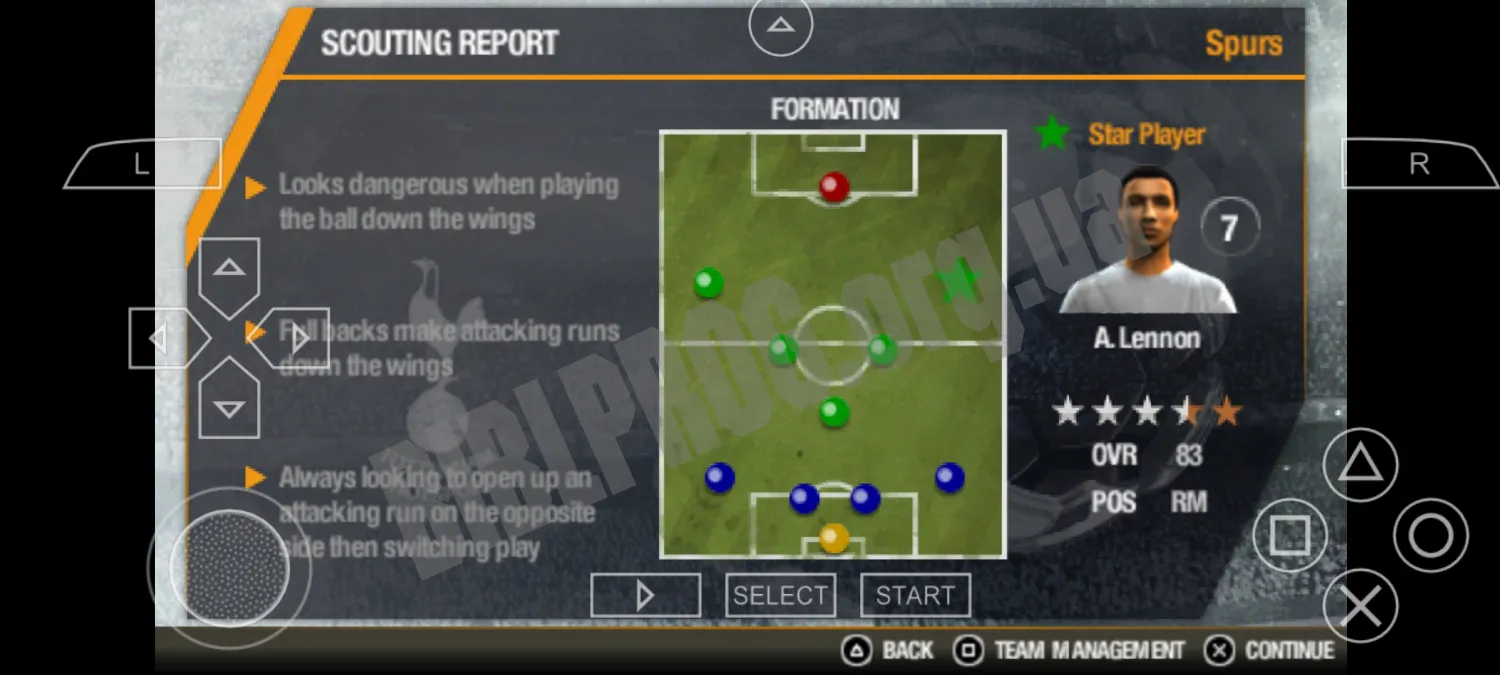This screenshot has width=1500, height=675.
Task: Click the on-screen analog stick
Action: [x=229, y=568]
